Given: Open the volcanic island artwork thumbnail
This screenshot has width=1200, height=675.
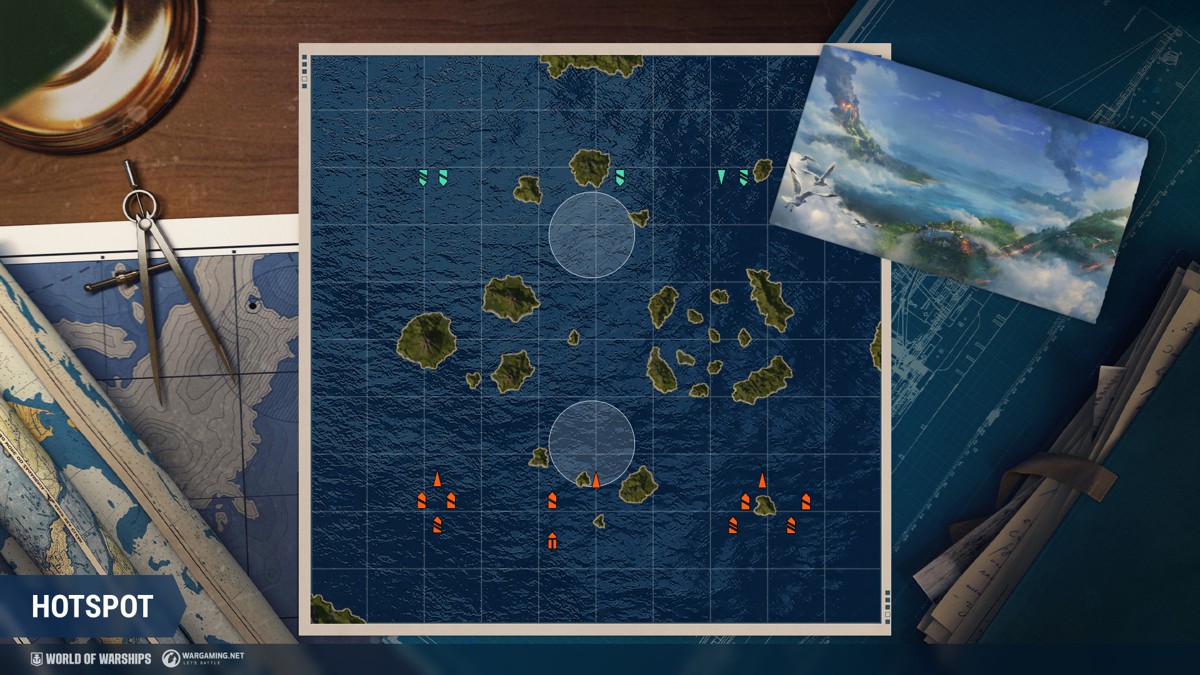Looking at the screenshot, I should (958, 182).
